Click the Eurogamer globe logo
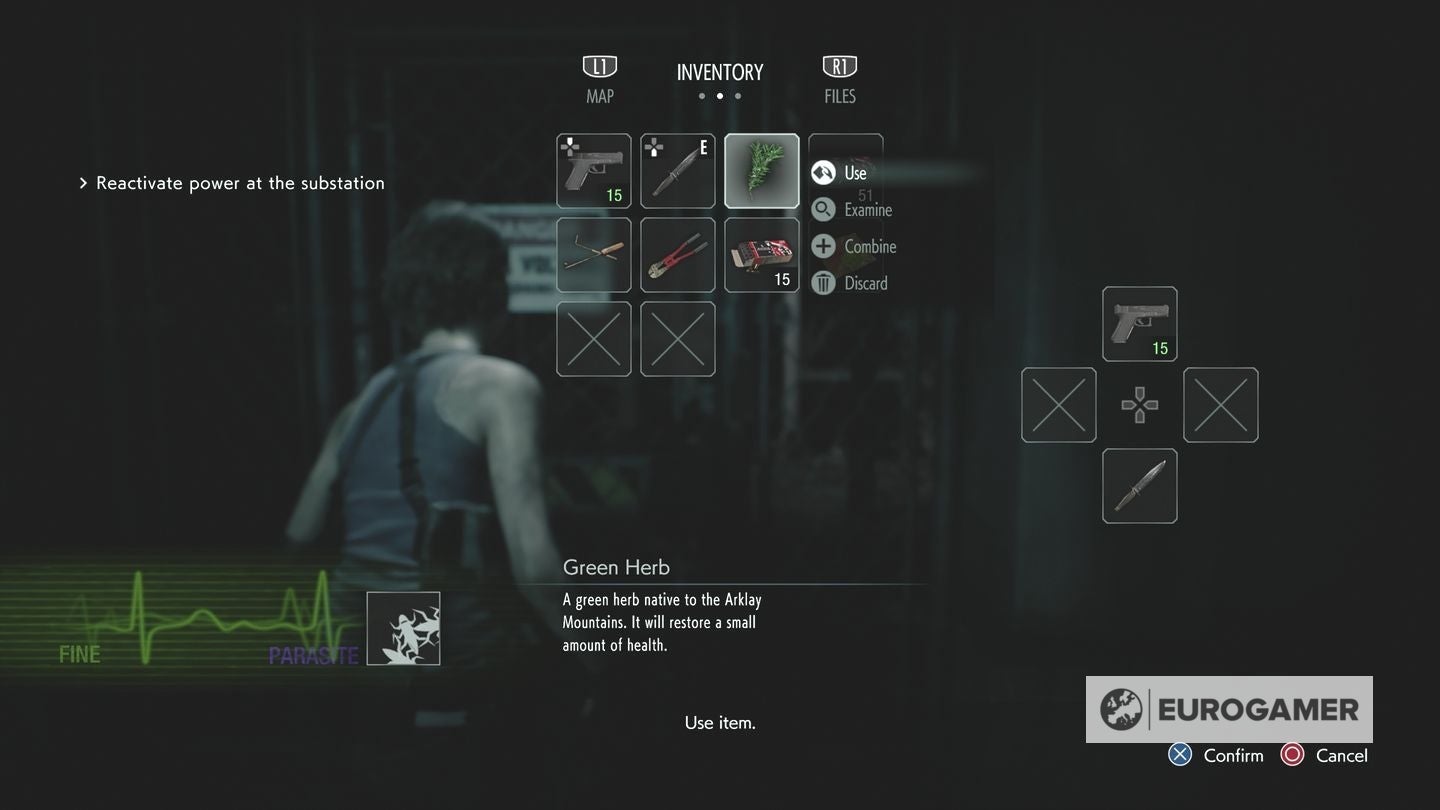The height and width of the screenshot is (810, 1440). pyautogui.click(x=1123, y=709)
